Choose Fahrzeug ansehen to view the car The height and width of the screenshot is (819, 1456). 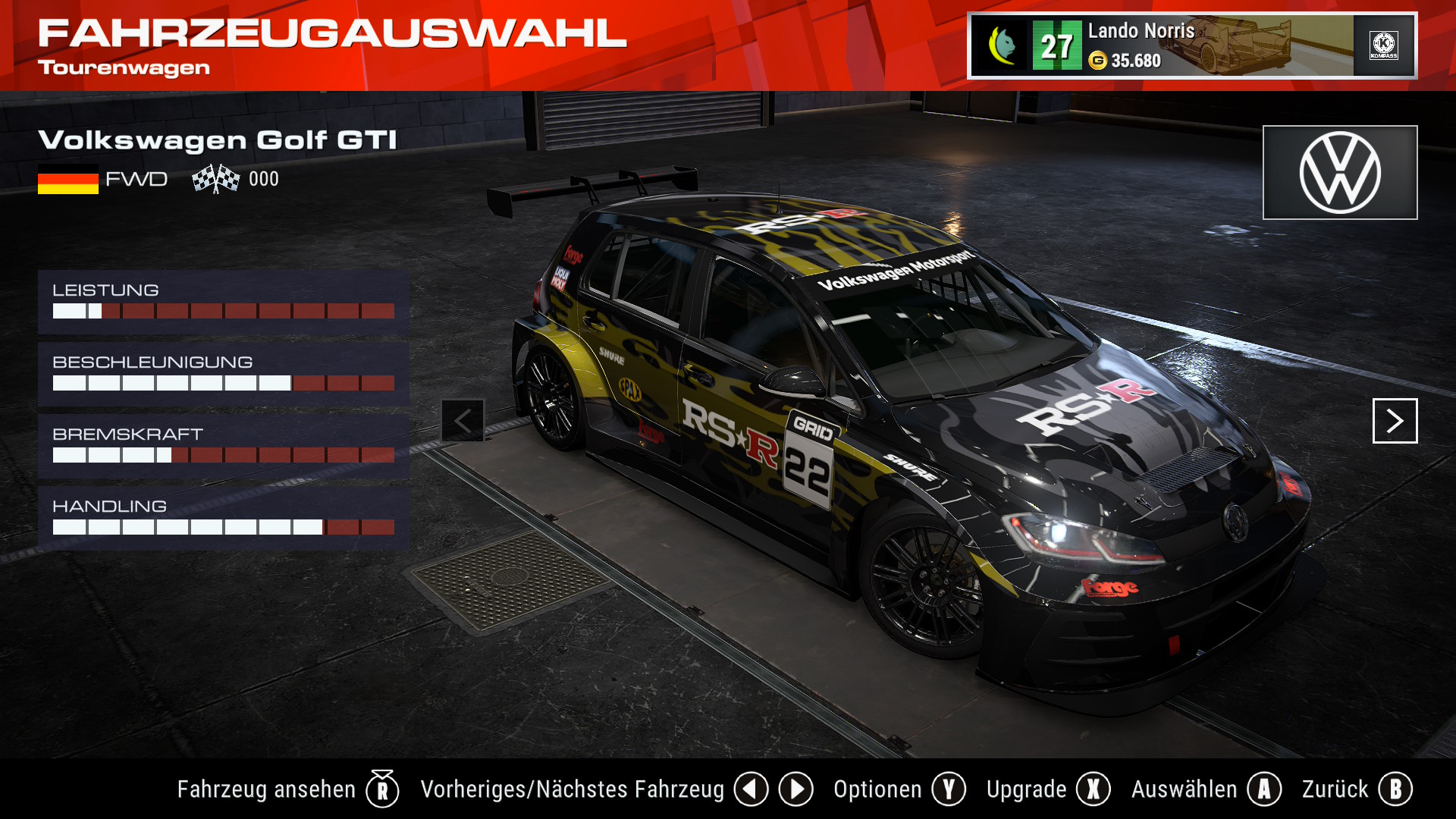coord(287,789)
